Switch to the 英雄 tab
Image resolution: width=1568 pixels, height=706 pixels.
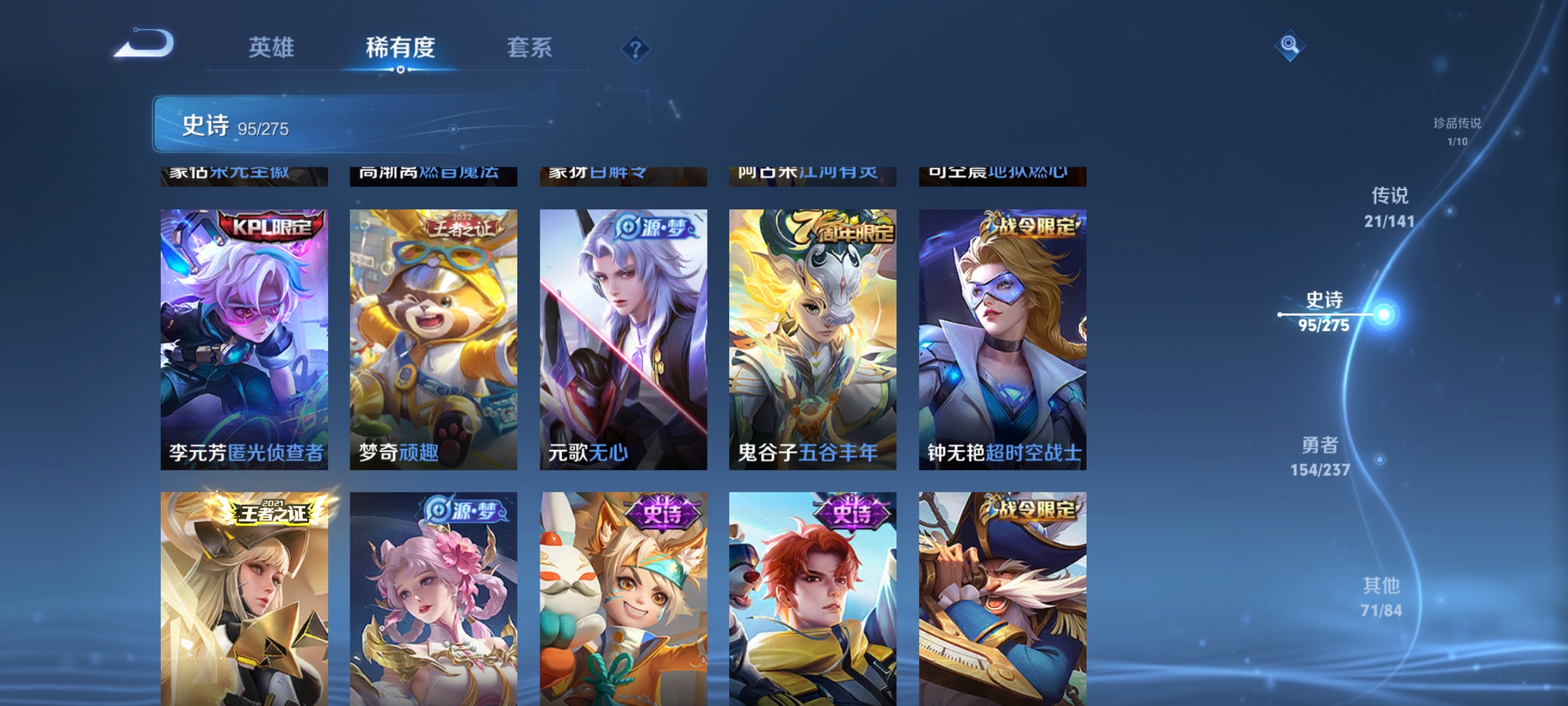pyautogui.click(x=270, y=47)
